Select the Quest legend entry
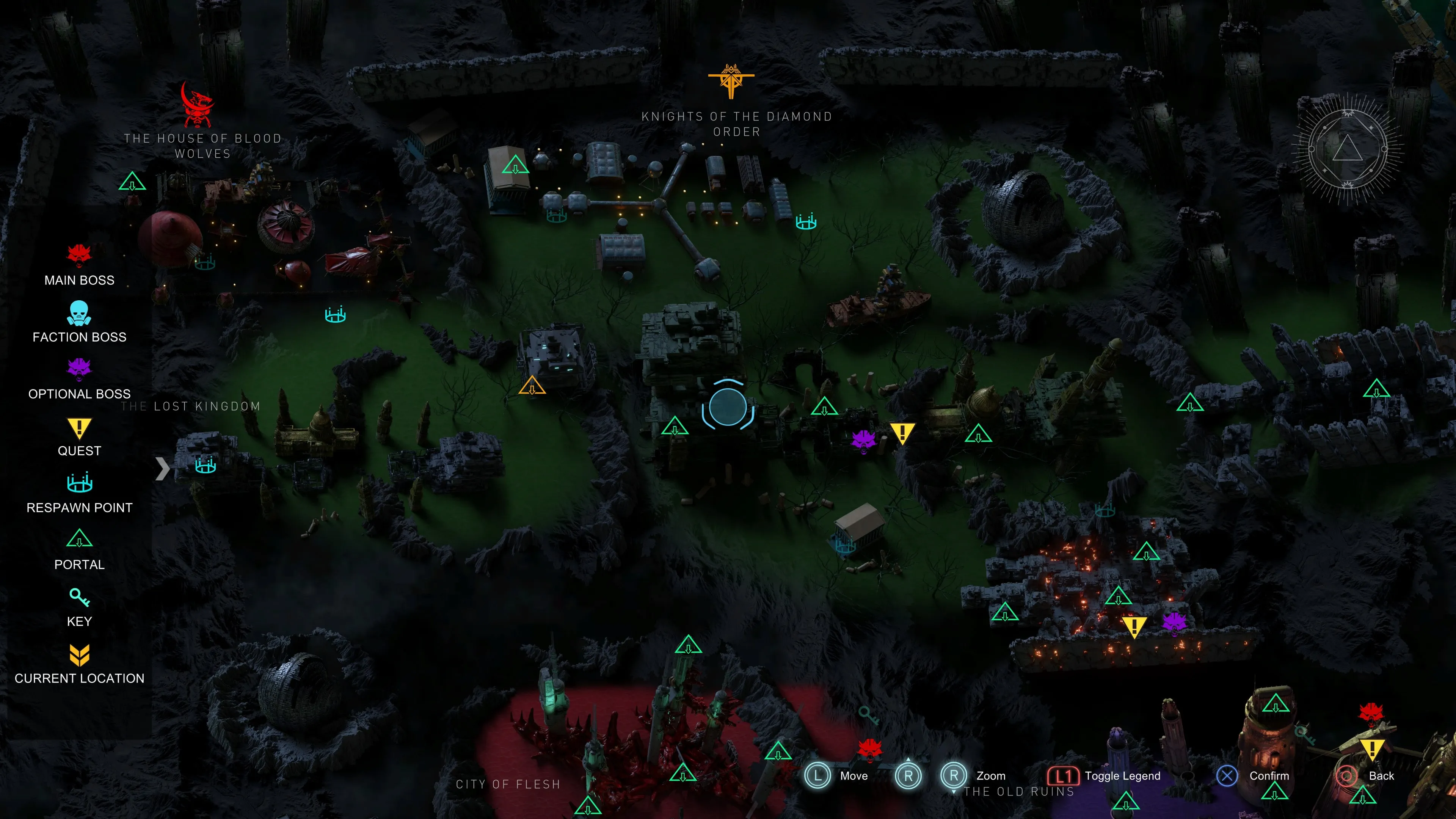The height and width of the screenshot is (819, 1456). click(79, 436)
